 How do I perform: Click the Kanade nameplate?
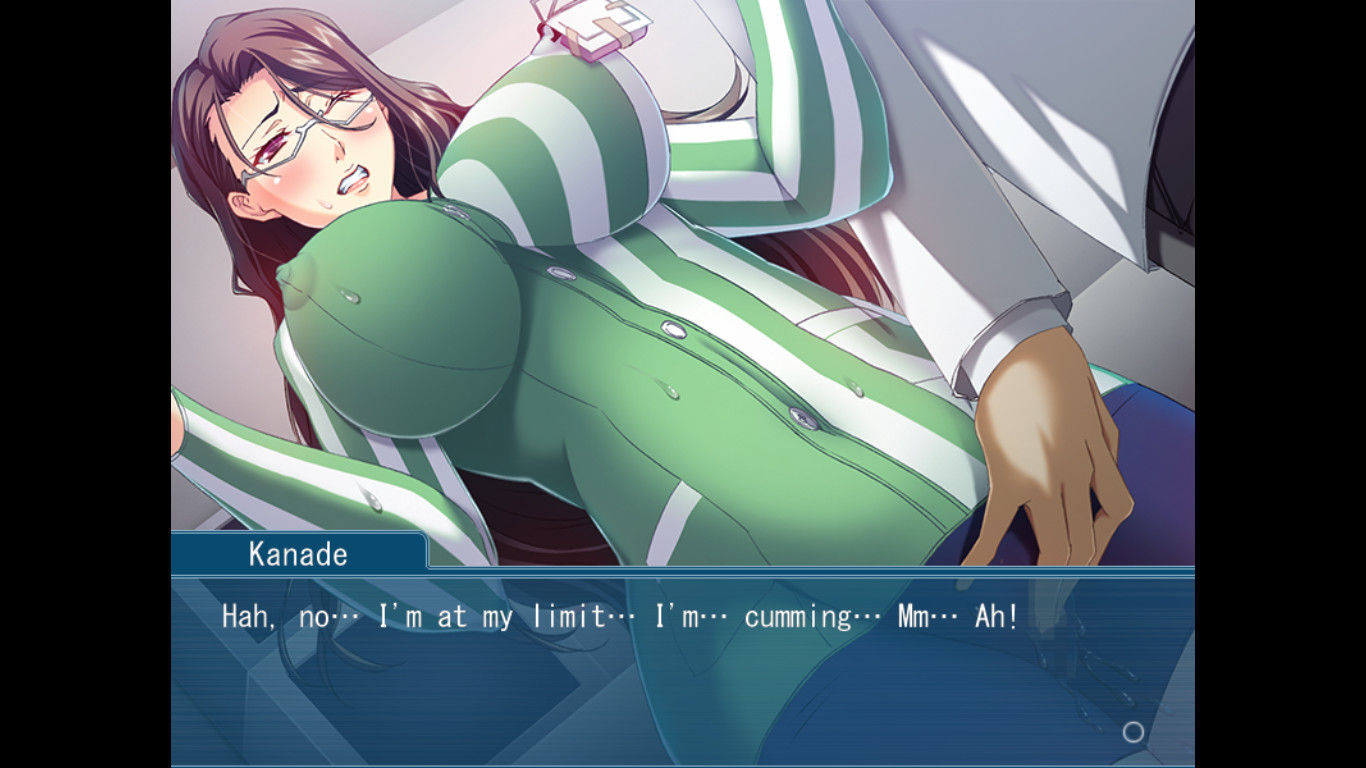(x=297, y=553)
